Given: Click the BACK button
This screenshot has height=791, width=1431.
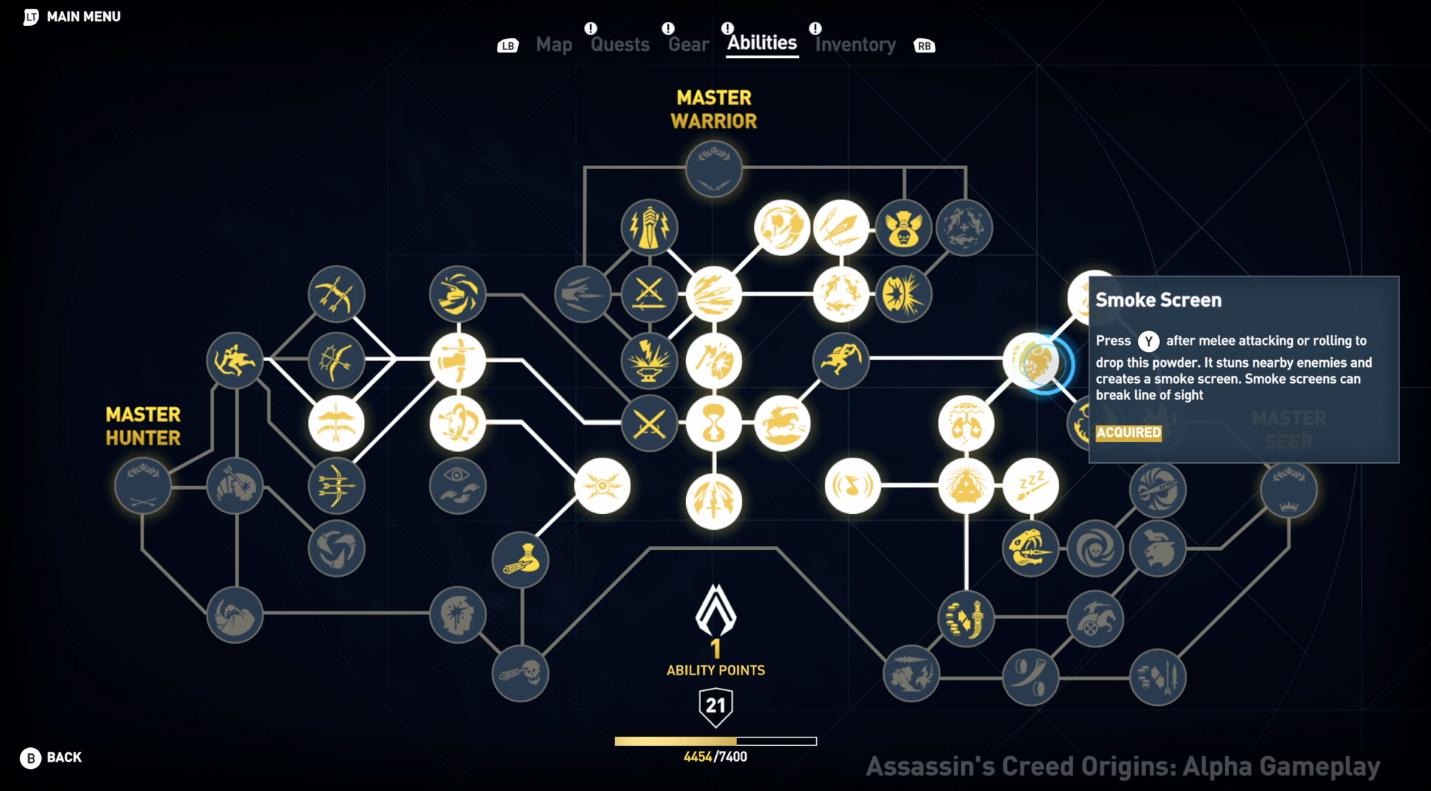Looking at the screenshot, I should 48,758.
